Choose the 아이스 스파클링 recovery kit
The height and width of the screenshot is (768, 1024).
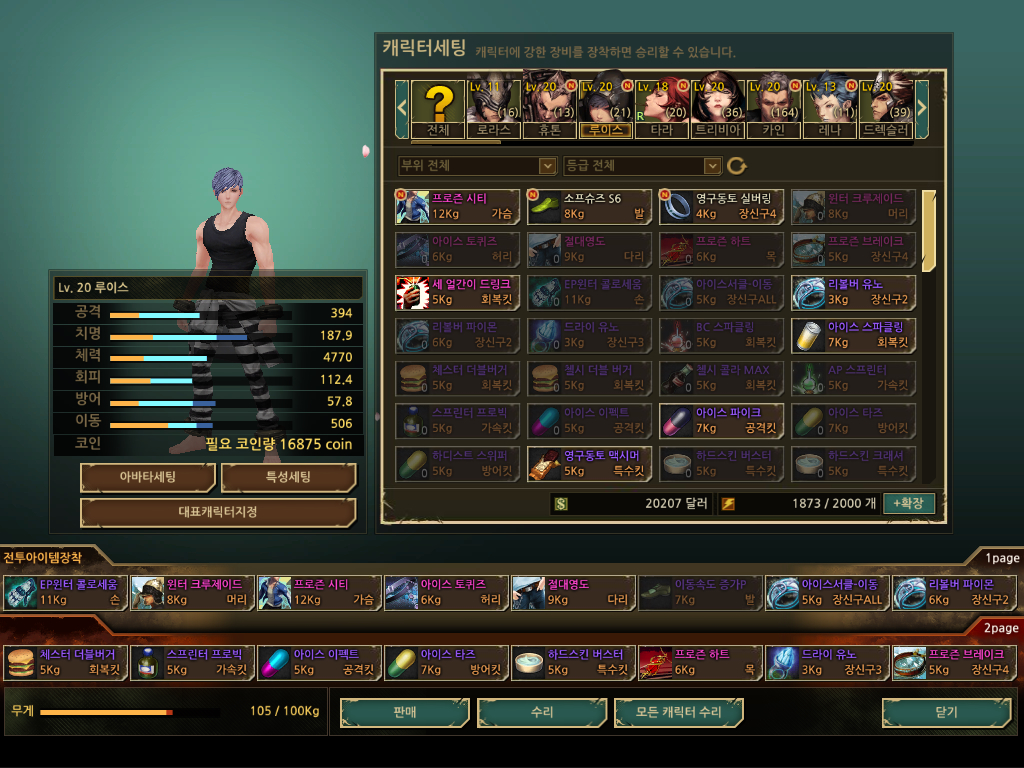[852, 334]
